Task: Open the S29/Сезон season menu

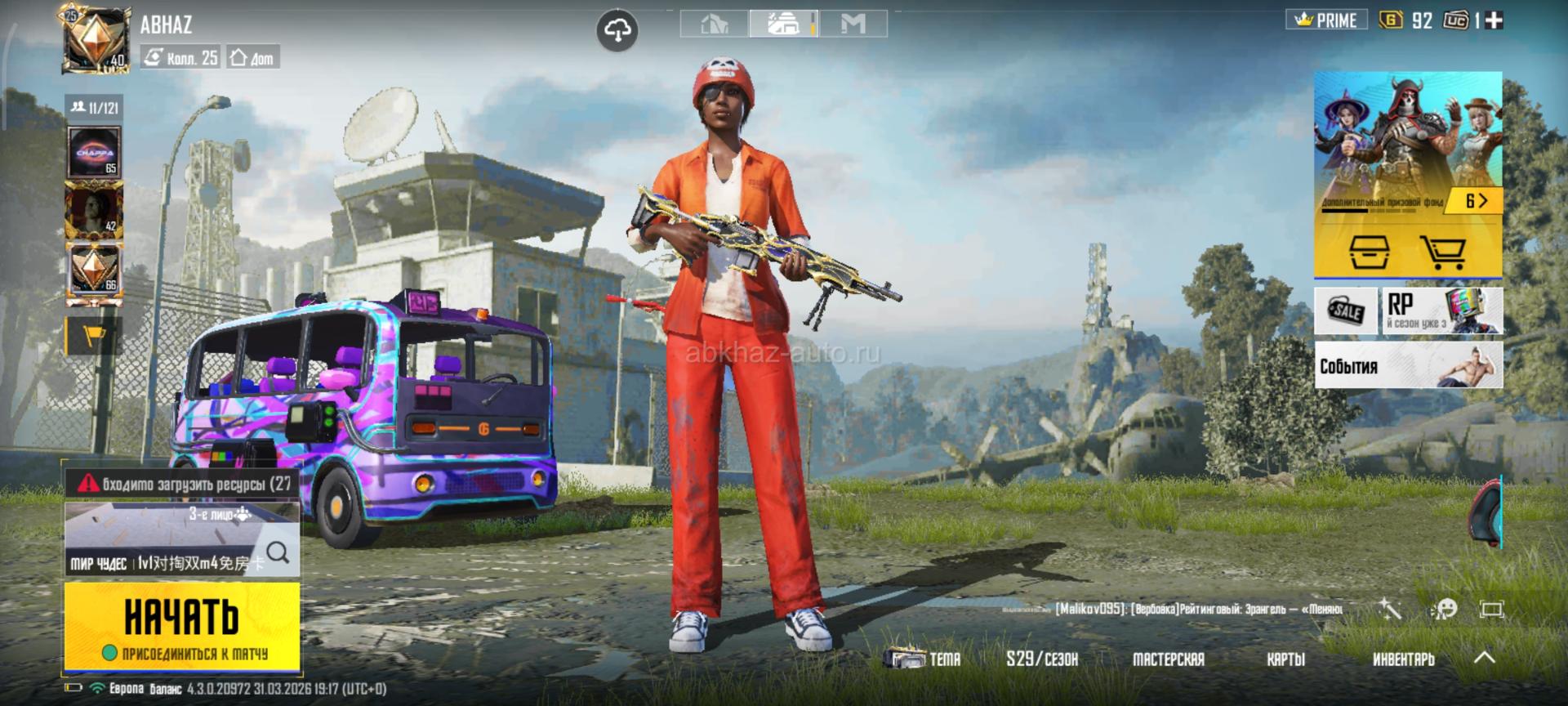Action: tap(1041, 659)
